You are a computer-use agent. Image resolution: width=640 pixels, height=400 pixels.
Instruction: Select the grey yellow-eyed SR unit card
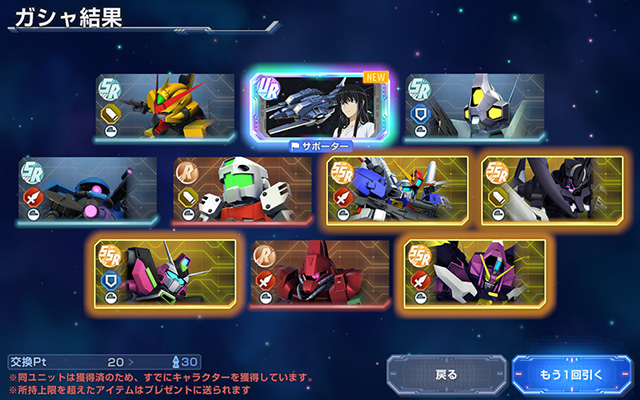tap(474, 105)
